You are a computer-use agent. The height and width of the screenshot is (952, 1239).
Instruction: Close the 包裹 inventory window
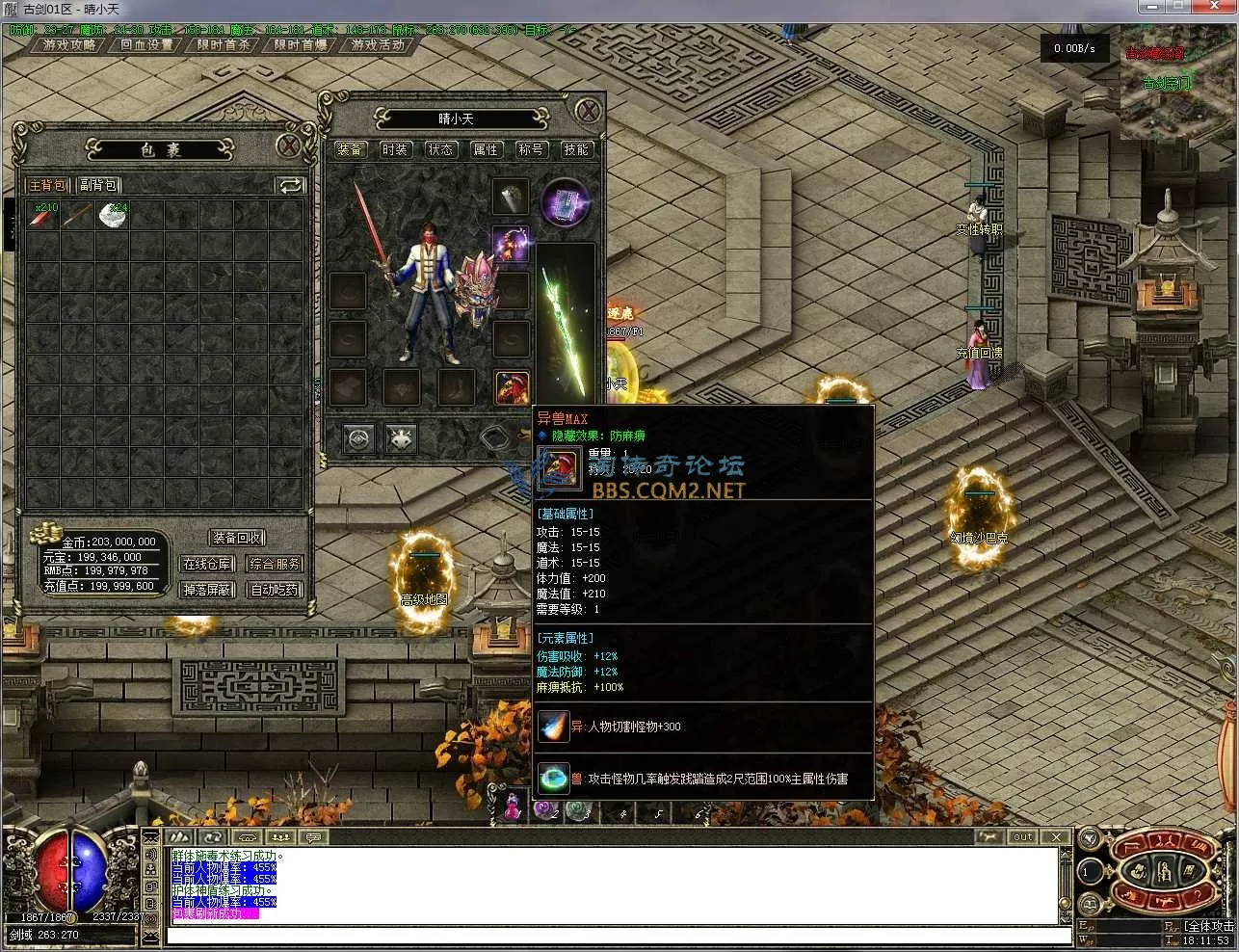click(x=289, y=146)
